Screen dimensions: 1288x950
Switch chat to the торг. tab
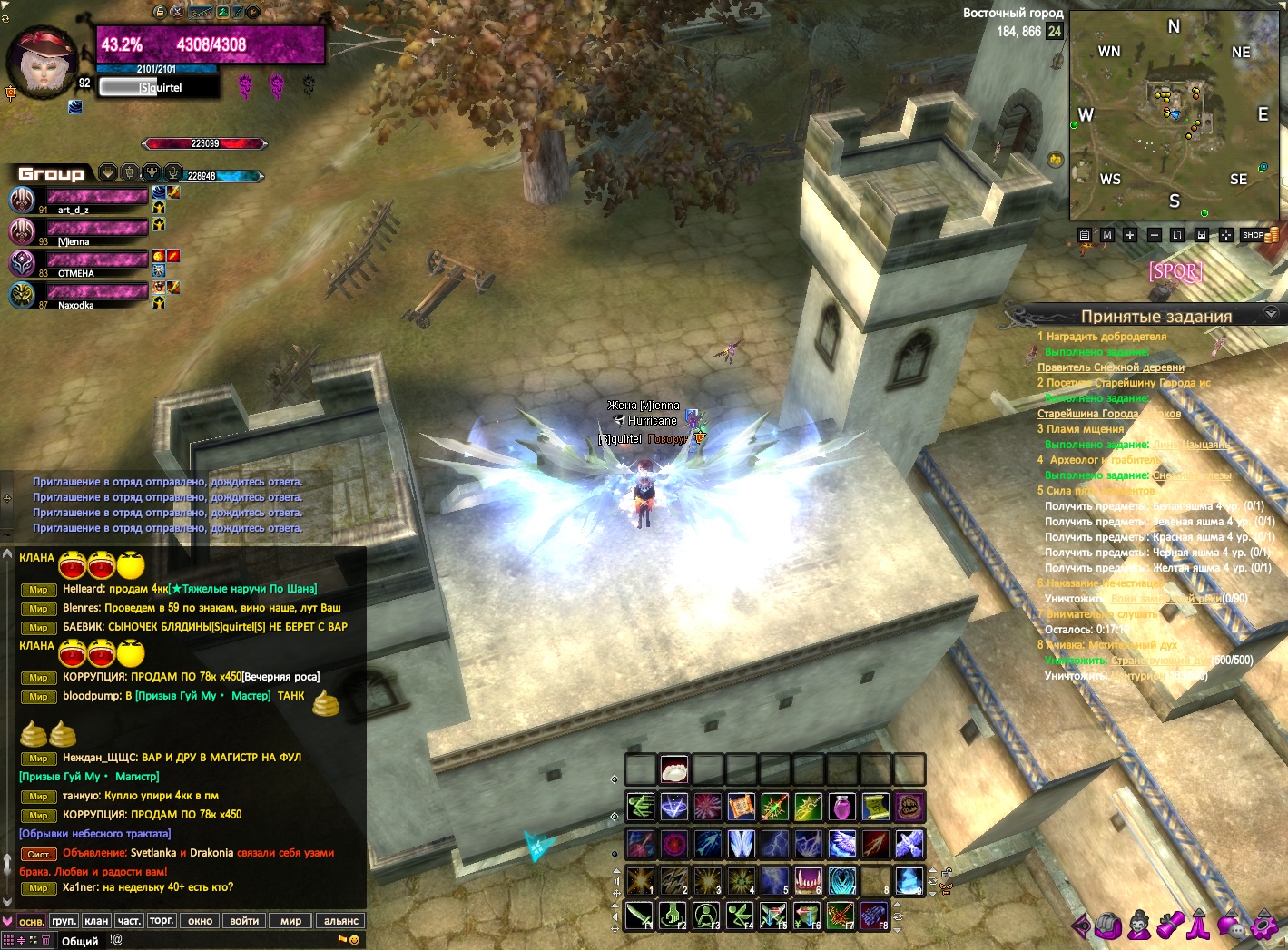point(162,920)
